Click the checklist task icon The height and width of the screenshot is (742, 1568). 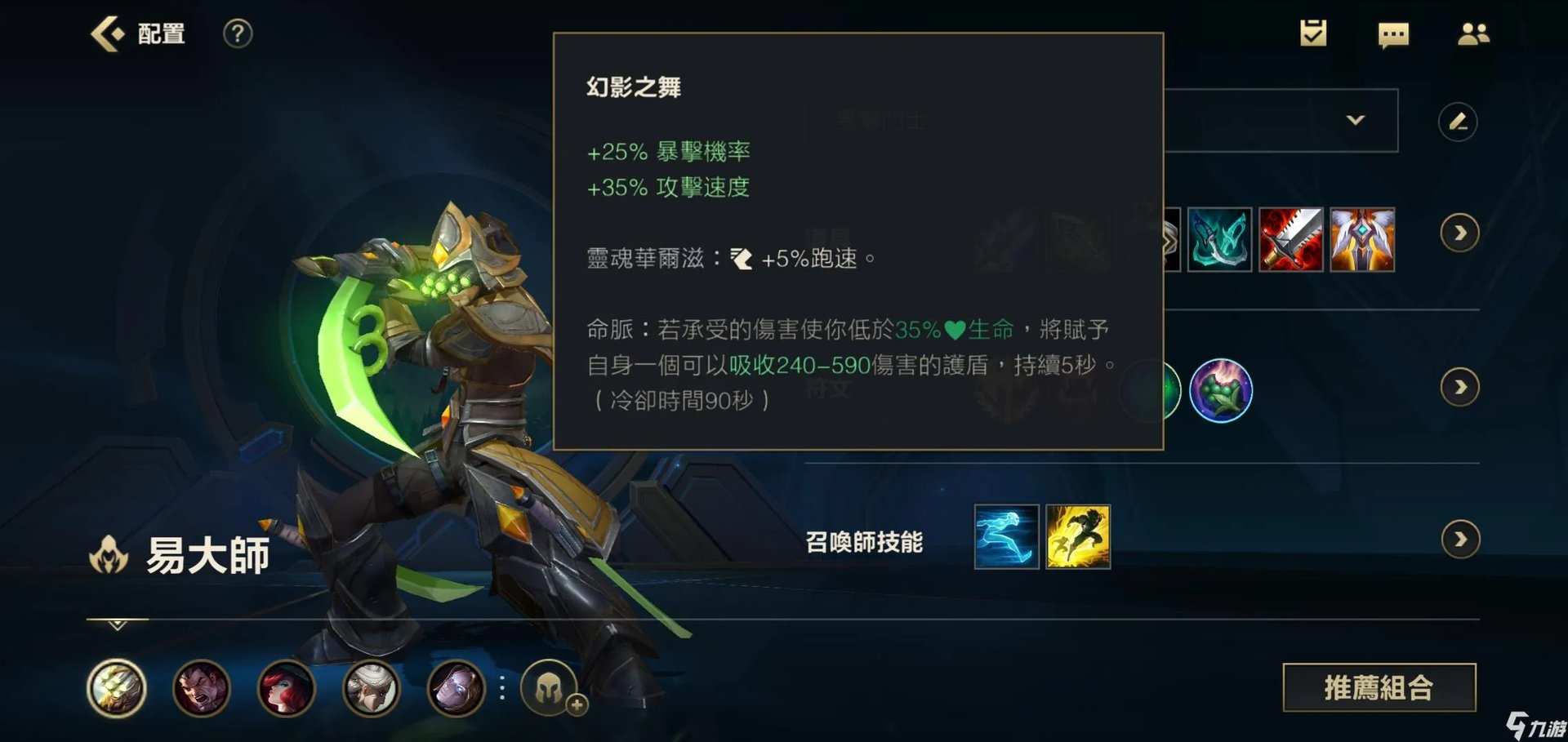pos(1314,34)
